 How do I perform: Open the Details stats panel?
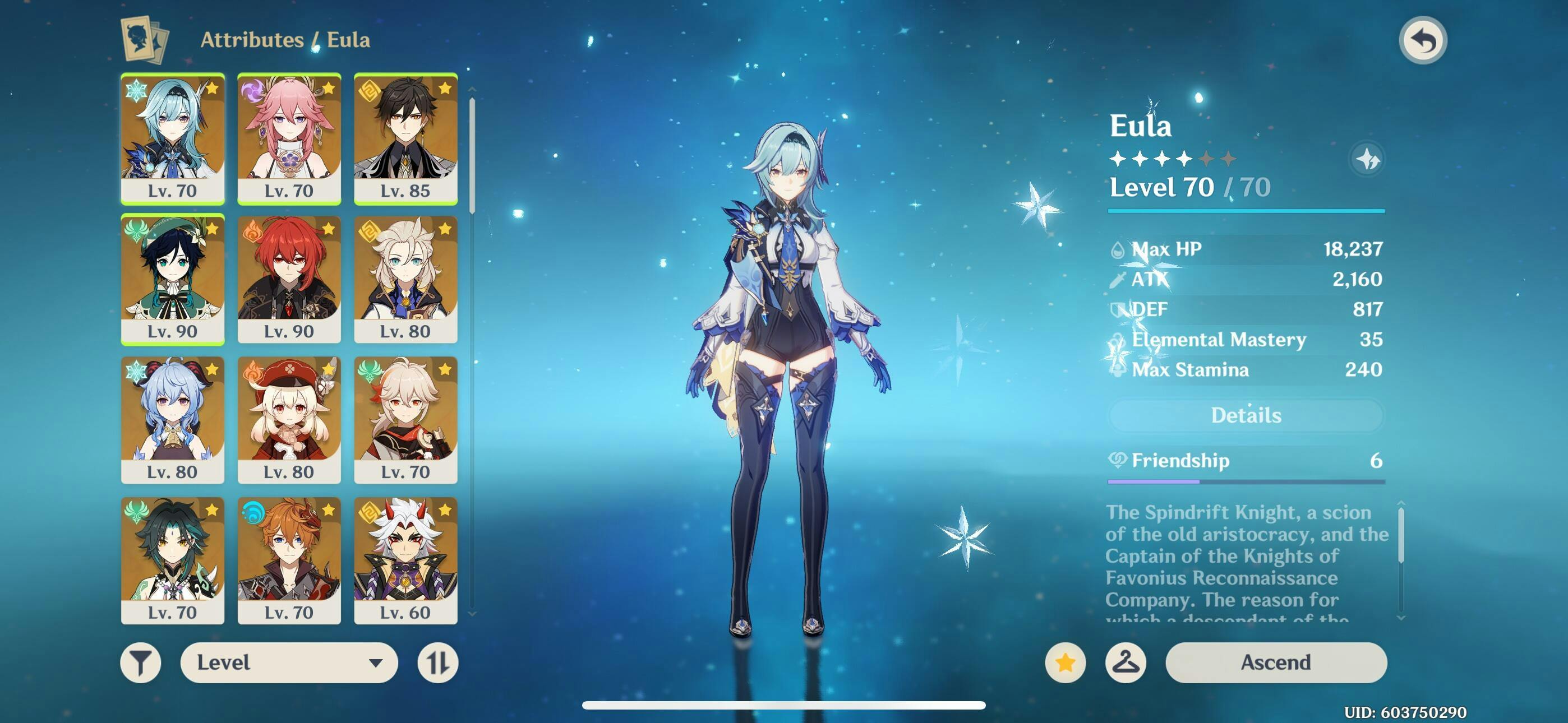(x=1246, y=415)
